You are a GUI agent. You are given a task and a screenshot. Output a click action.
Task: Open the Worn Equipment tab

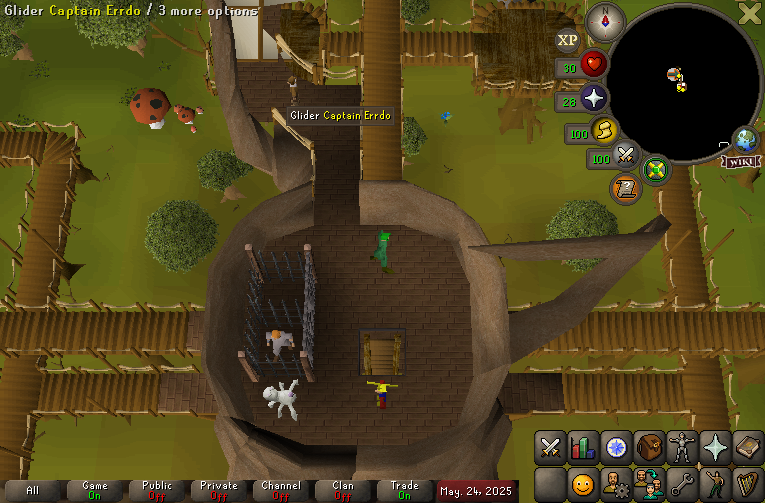tap(682, 447)
